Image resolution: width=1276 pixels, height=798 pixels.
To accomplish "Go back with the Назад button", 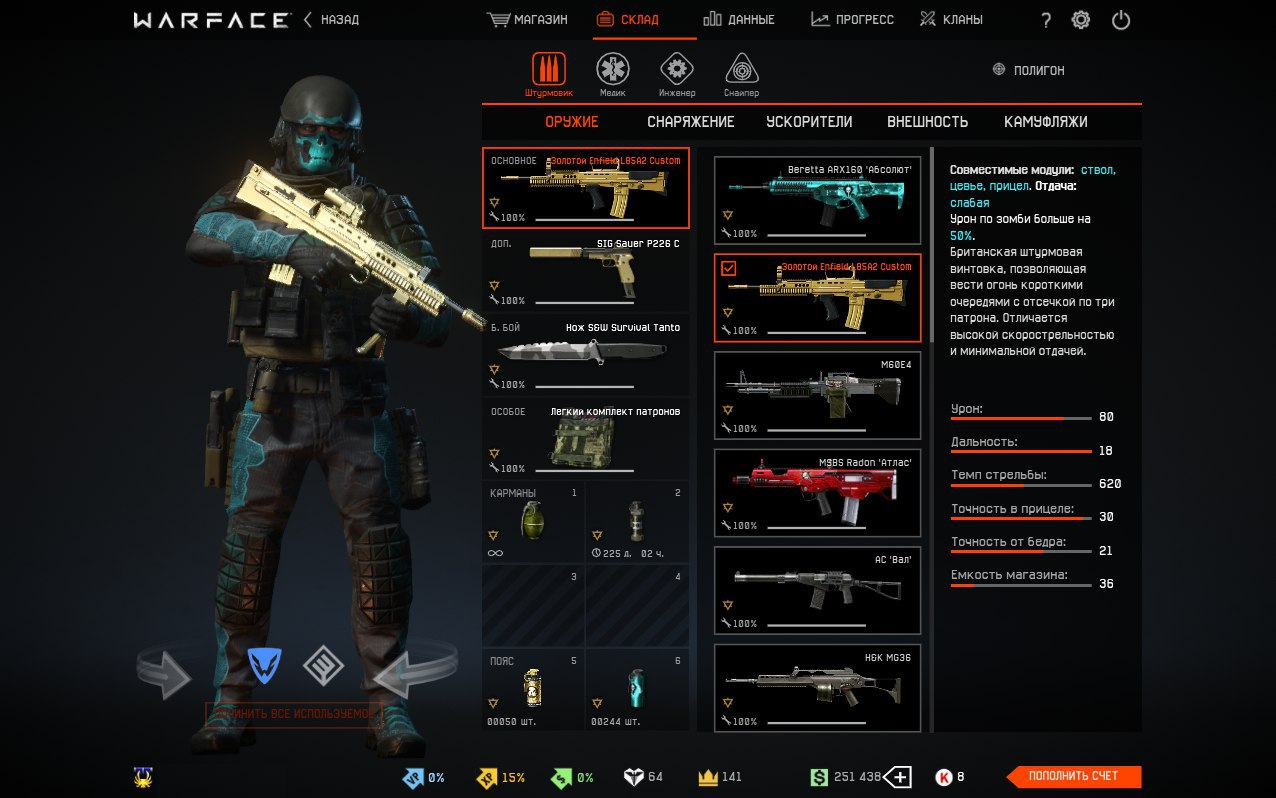I will [331, 20].
